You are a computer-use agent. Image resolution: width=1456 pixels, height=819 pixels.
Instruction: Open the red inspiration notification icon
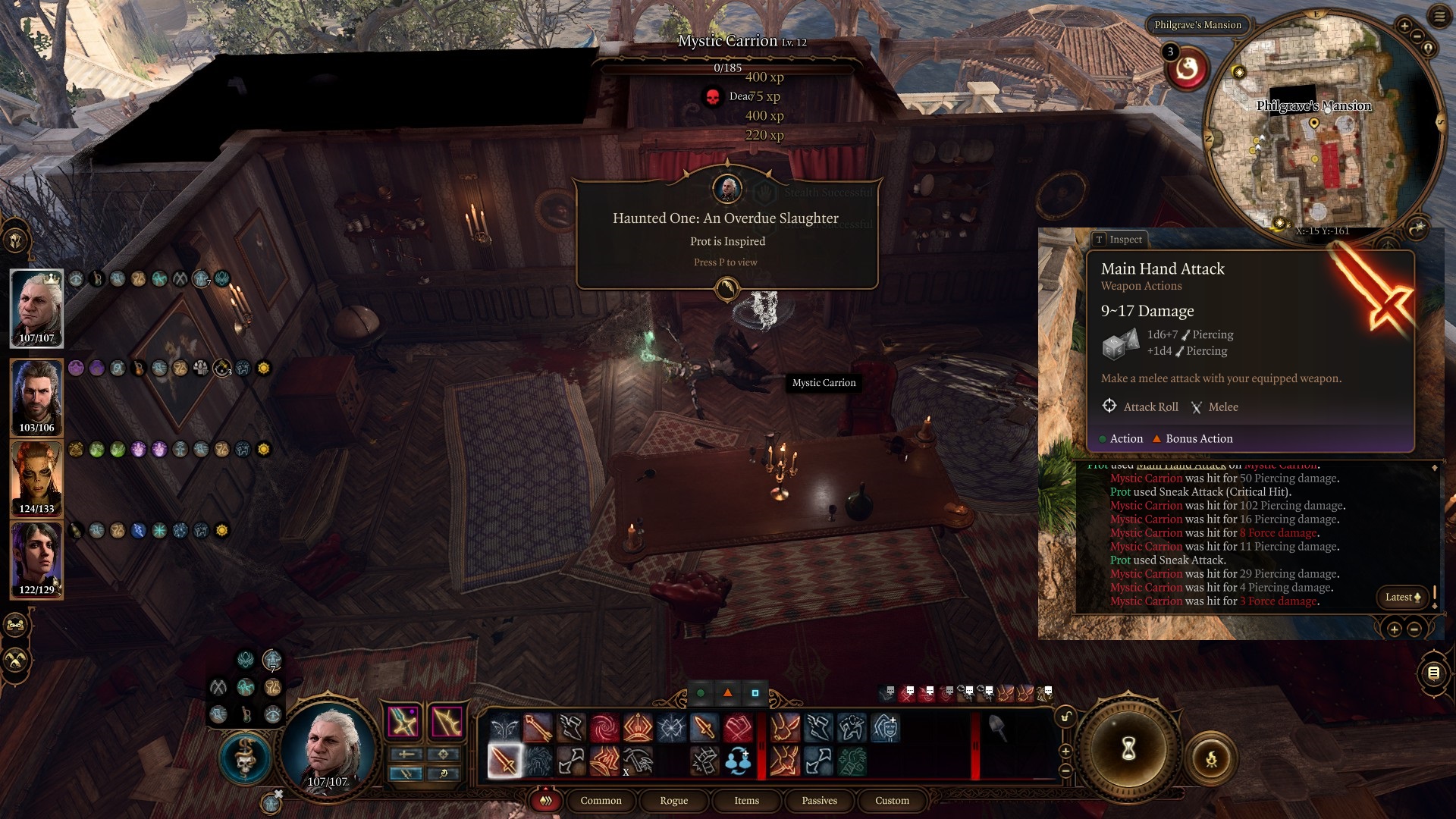coord(1187,70)
